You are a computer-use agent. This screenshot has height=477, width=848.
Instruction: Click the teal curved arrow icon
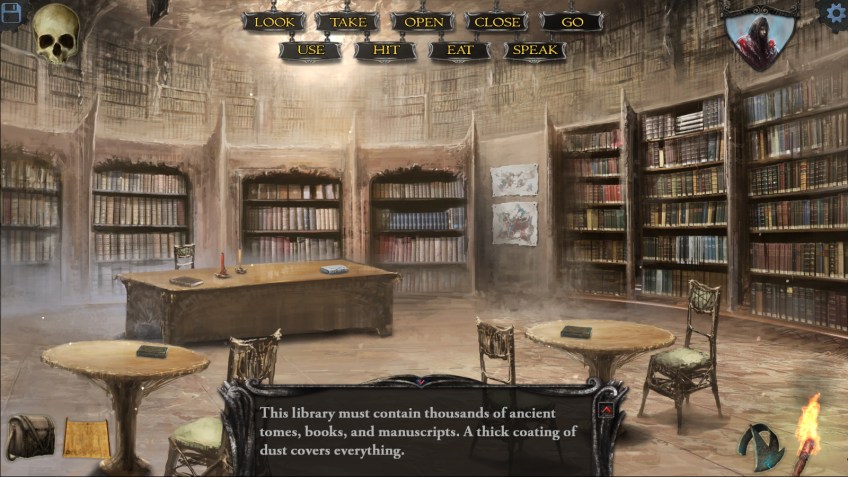[x=762, y=445]
